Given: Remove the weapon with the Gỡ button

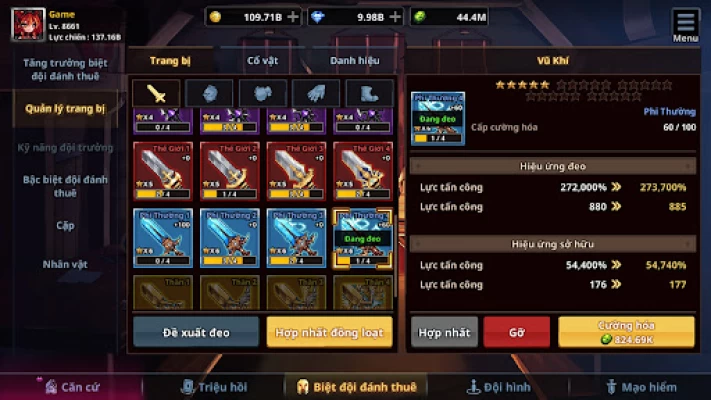Looking at the screenshot, I should click(x=516, y=332).
